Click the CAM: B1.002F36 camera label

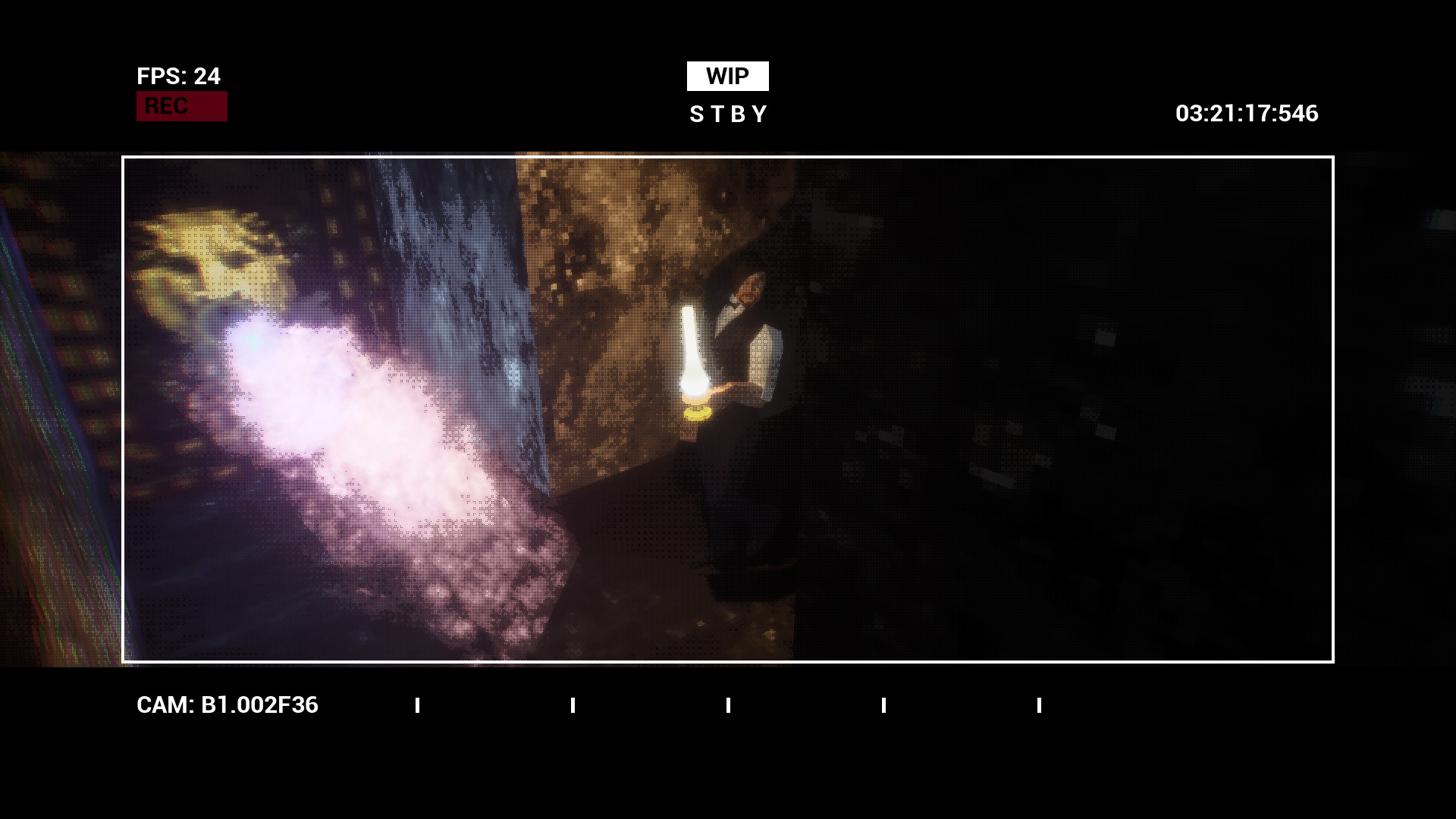(227, 705)
